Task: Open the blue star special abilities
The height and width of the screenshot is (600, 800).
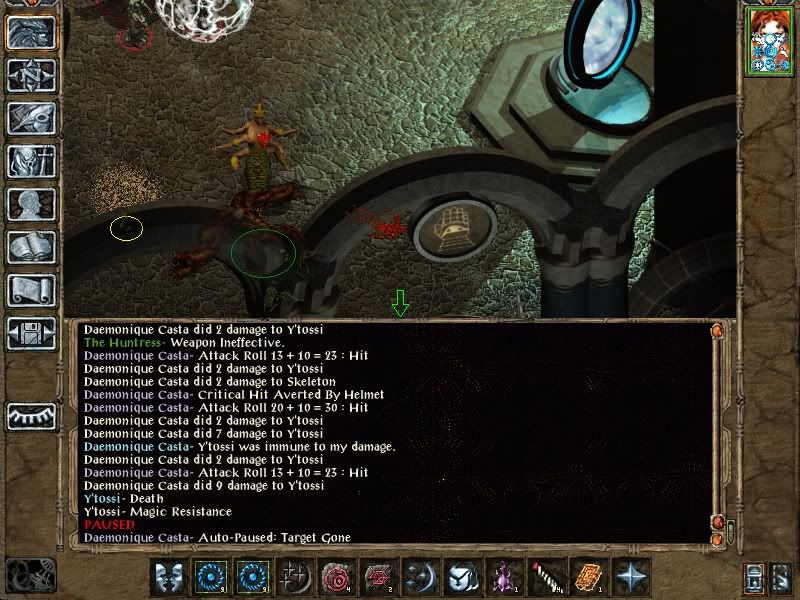Action: point(632,578)
